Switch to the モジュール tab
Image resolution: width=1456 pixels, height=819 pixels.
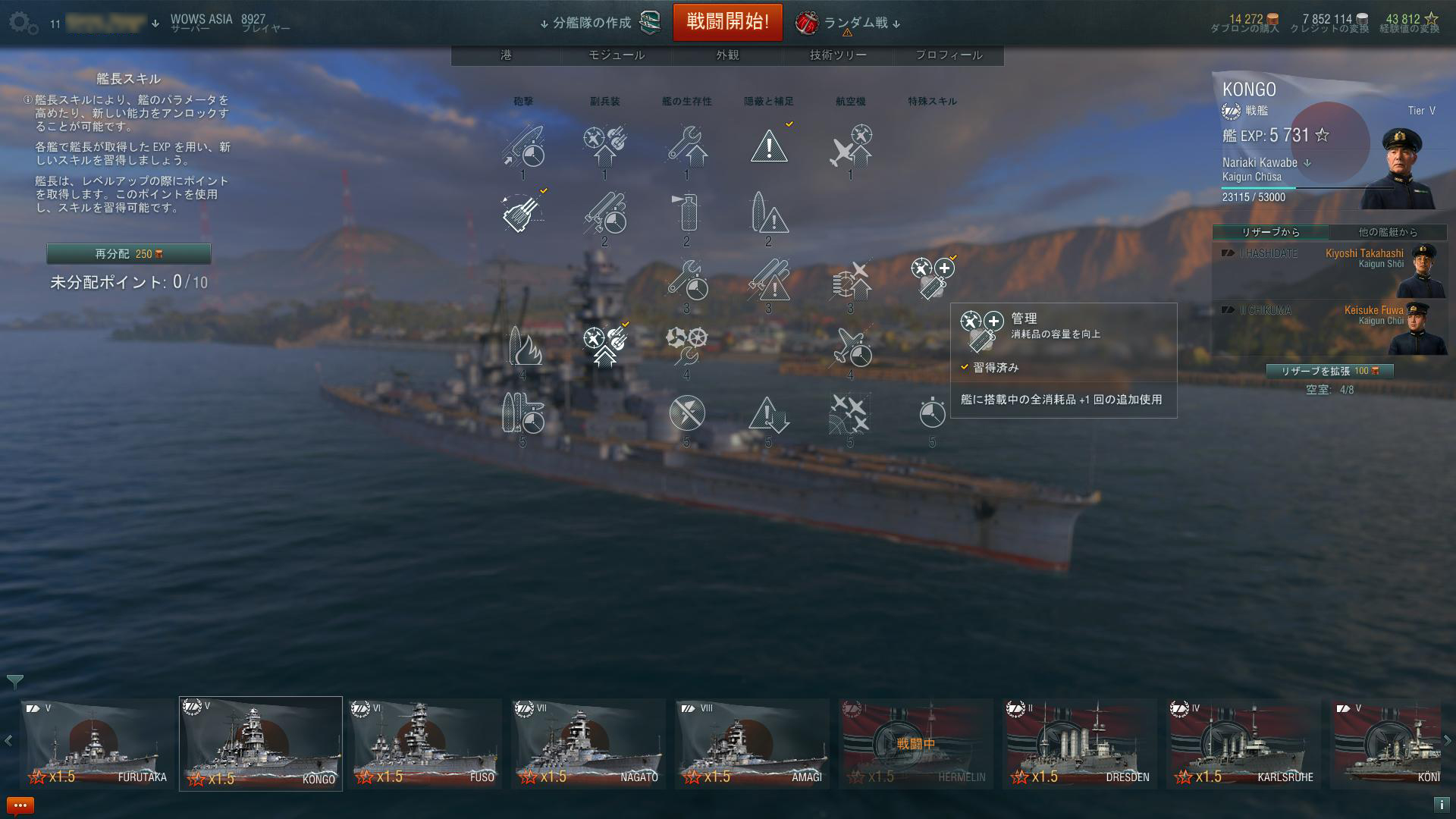pyautogui.click(x=617, y=55)
